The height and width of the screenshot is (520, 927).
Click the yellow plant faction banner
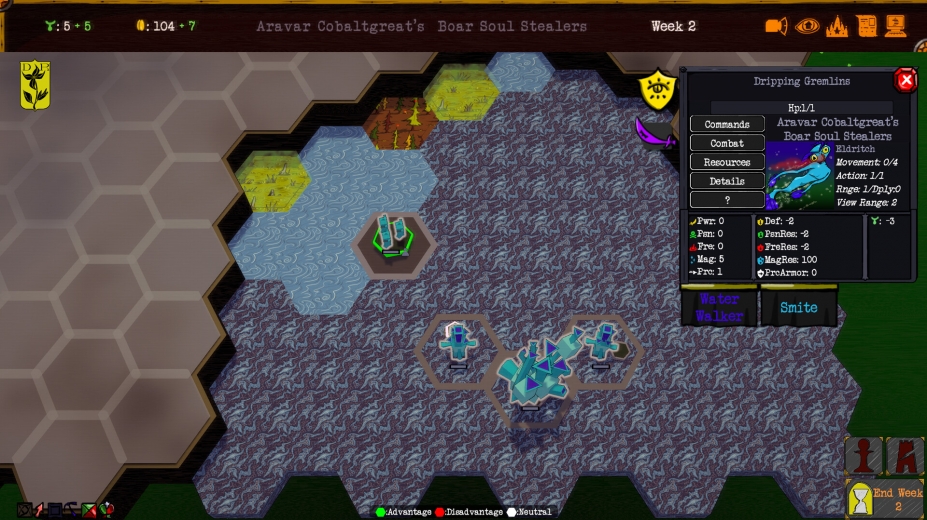click(x=35, y=85)
